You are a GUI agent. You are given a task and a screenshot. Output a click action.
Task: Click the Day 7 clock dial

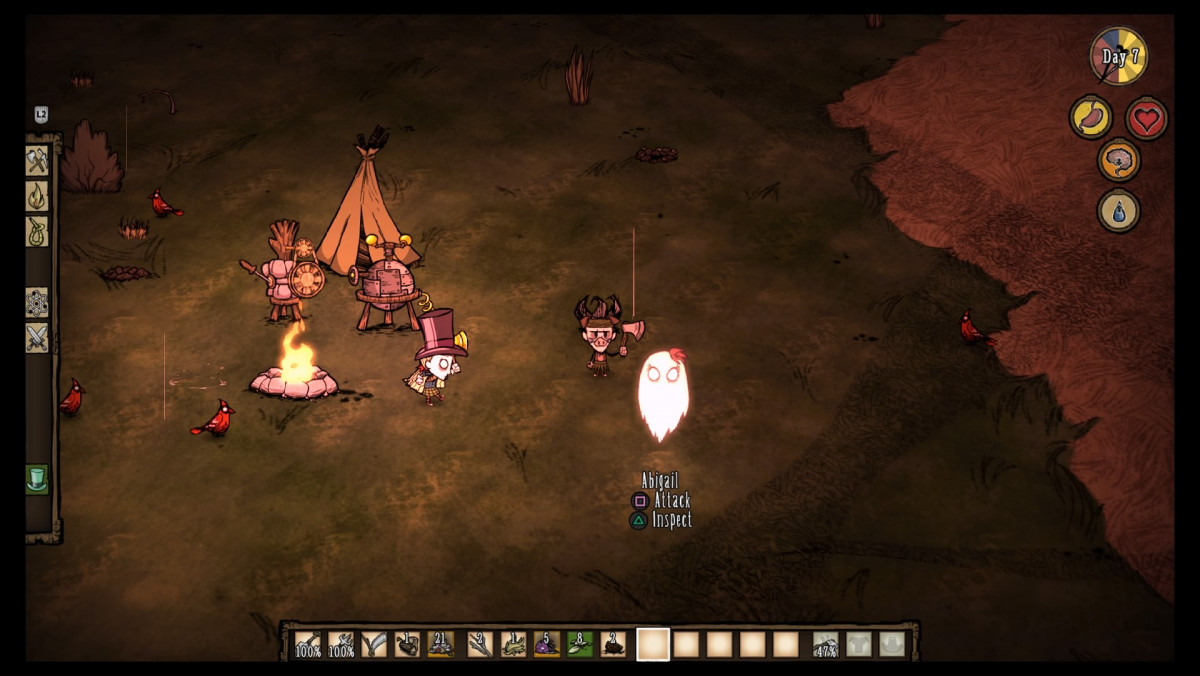(x=1119, y=56)
